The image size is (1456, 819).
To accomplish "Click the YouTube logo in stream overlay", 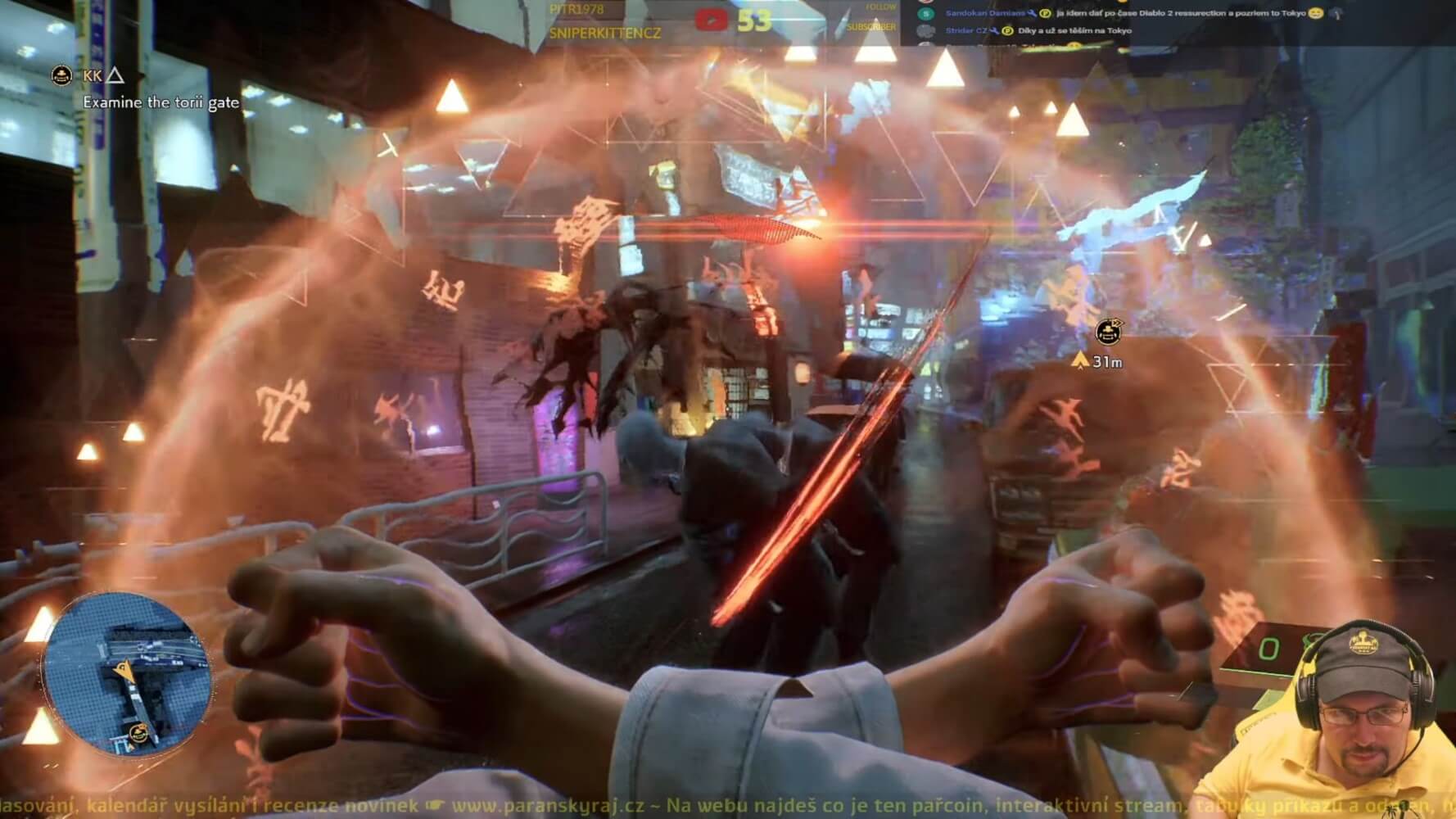I will click(x=711, y=20).
